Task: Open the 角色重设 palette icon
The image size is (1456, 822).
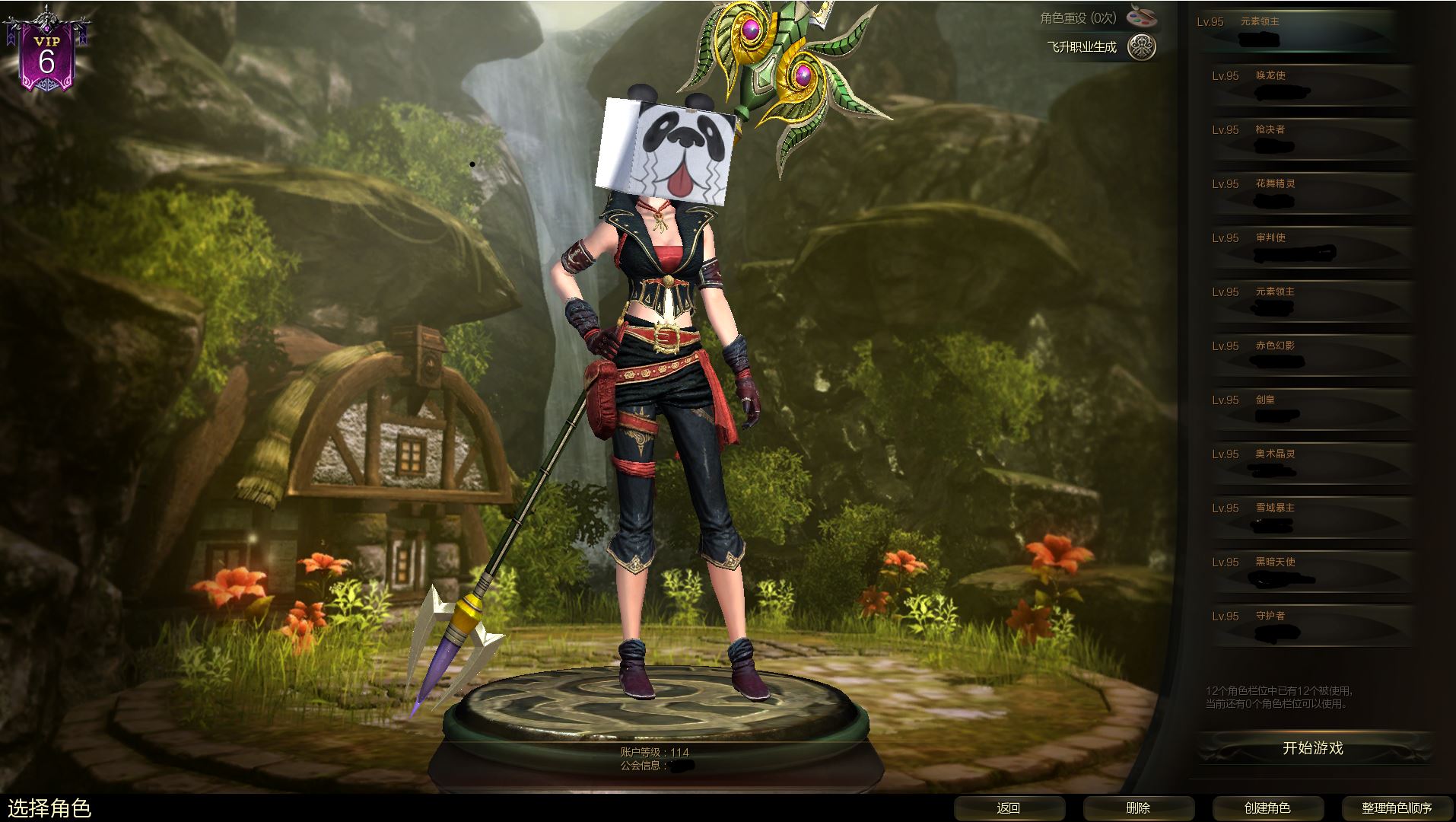Action: coord(1141,17)
